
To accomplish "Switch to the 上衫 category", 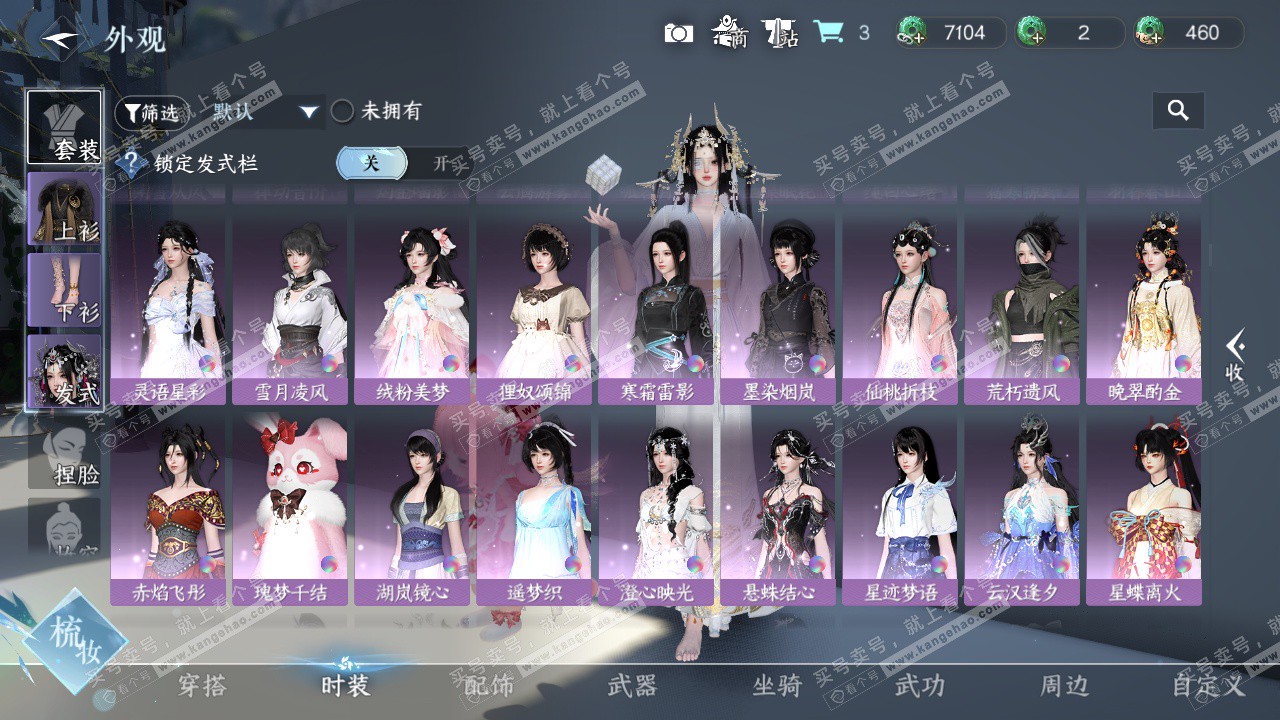I will point(64,209).
